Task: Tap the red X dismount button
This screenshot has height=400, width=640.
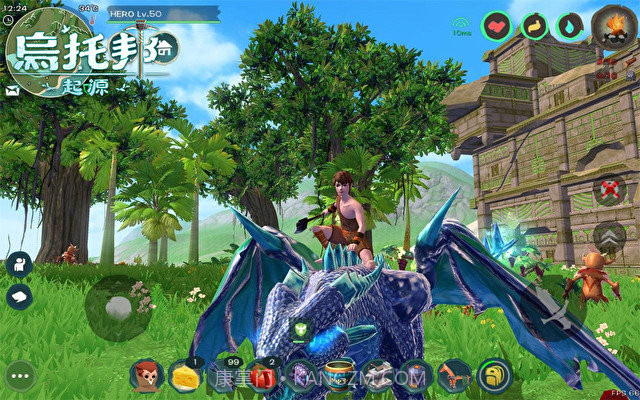Action: pyautogui.click(x=609, y=188)
